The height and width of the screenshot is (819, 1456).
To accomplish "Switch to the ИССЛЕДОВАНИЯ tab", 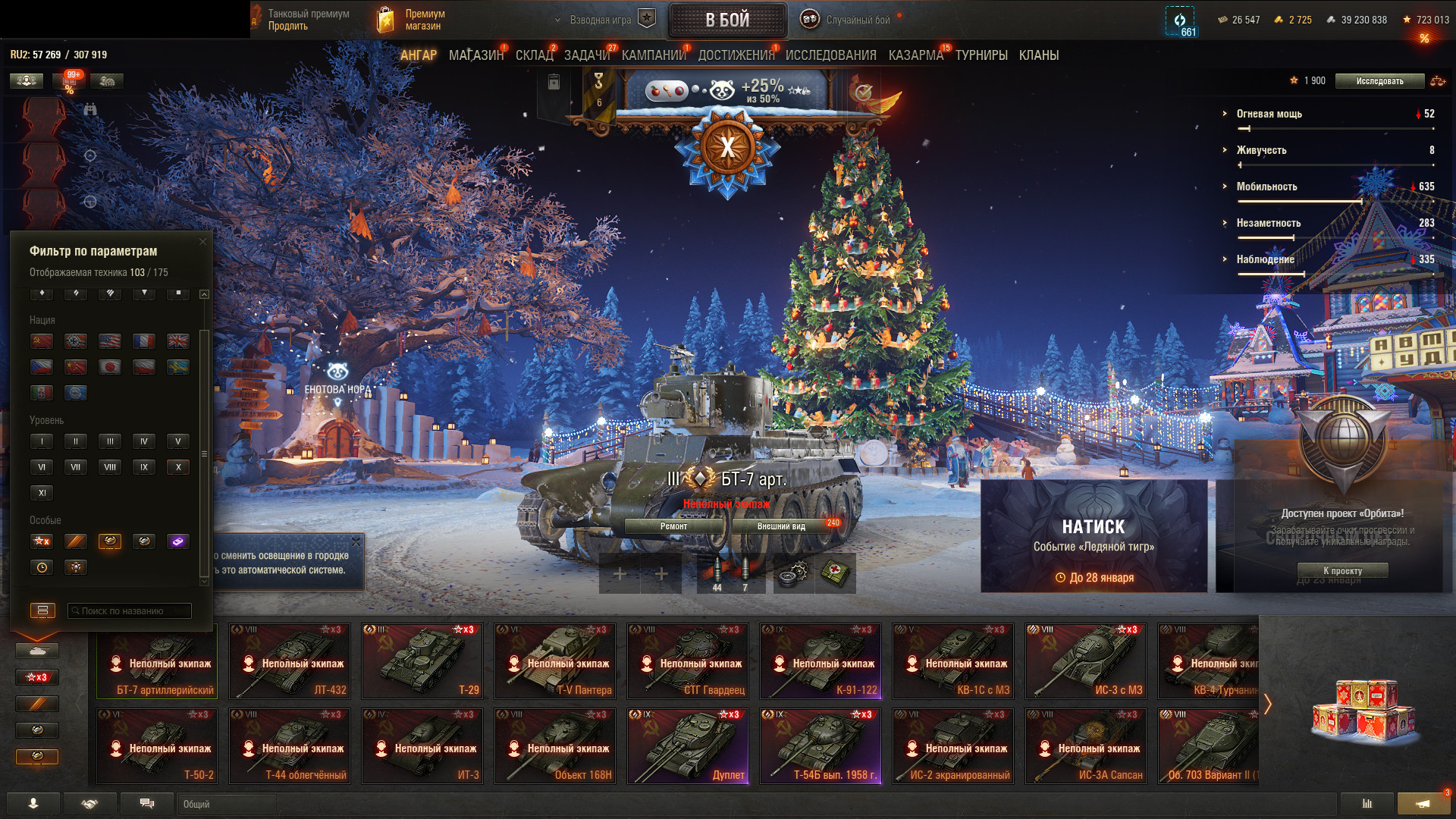I will (830, 55).
